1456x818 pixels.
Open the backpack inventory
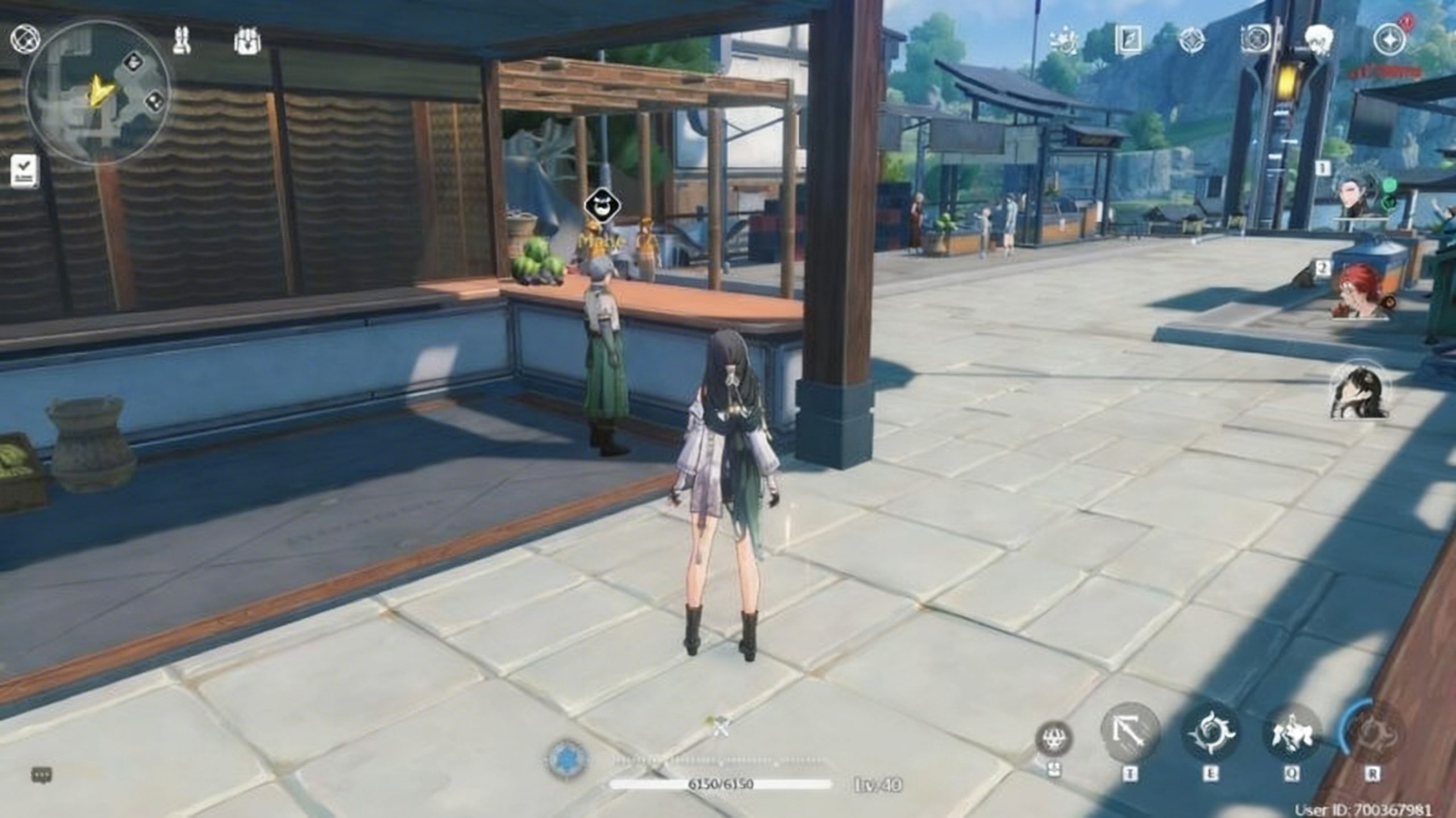[x=247, y=42]
